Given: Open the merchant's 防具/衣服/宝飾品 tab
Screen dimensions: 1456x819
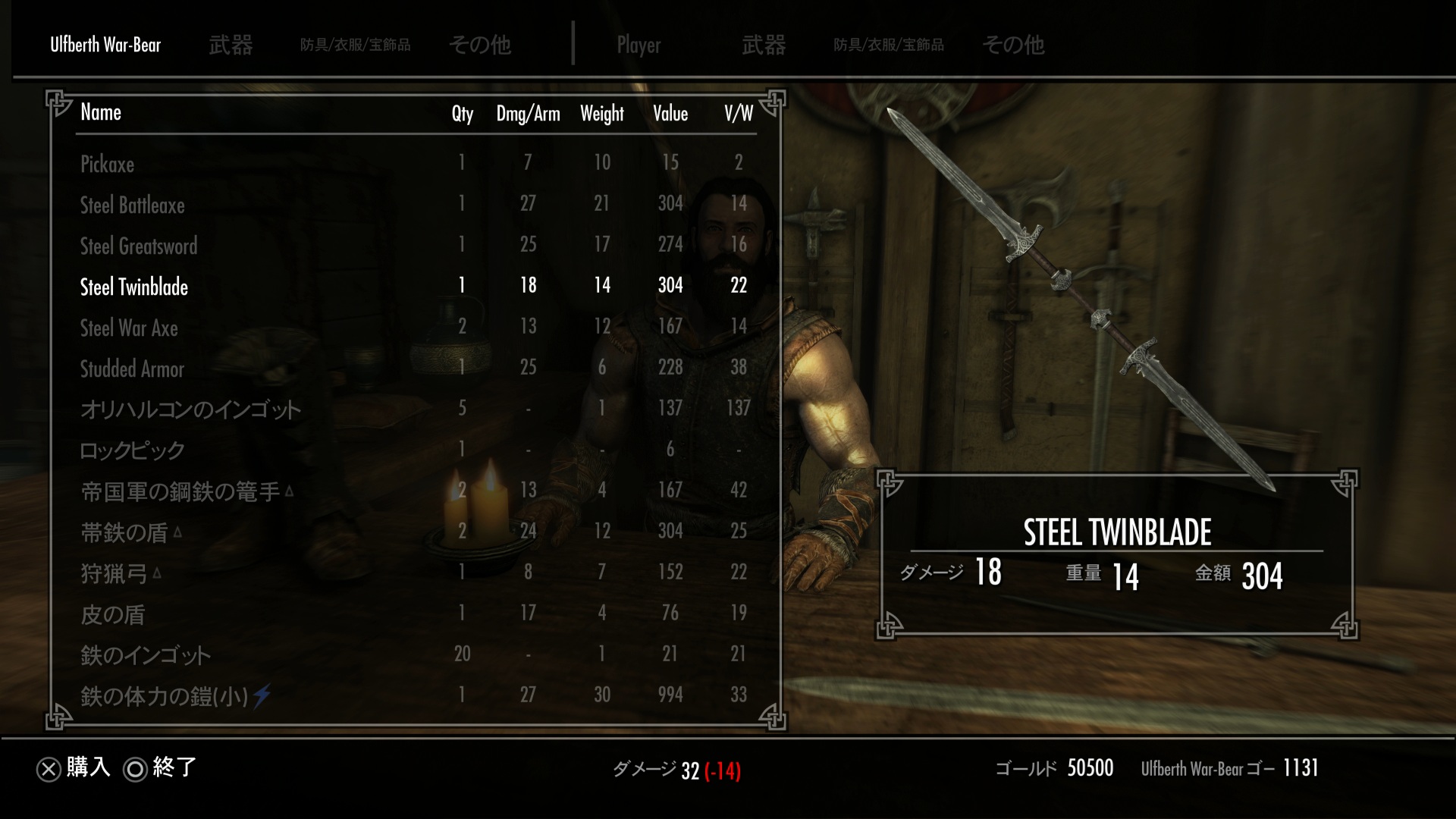Looking at the screenshot, I should pos(355,45).
